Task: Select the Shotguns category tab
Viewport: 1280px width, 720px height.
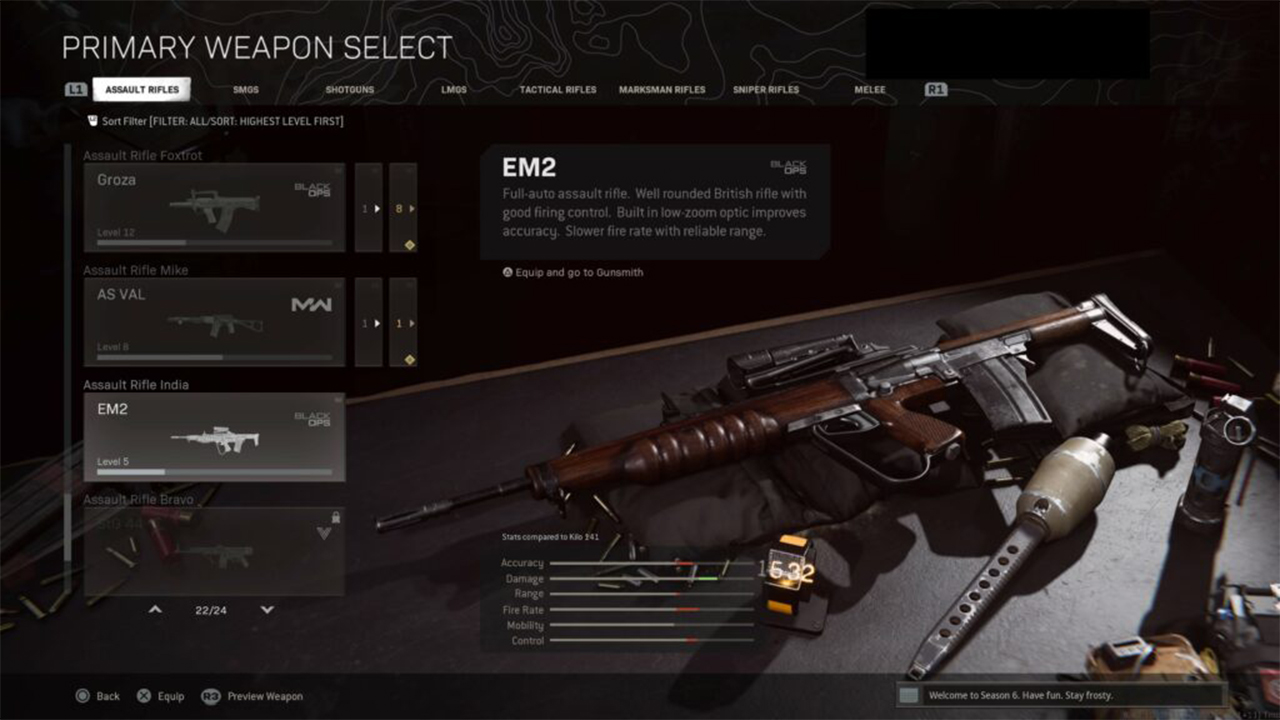Action: tap(350, 90)
